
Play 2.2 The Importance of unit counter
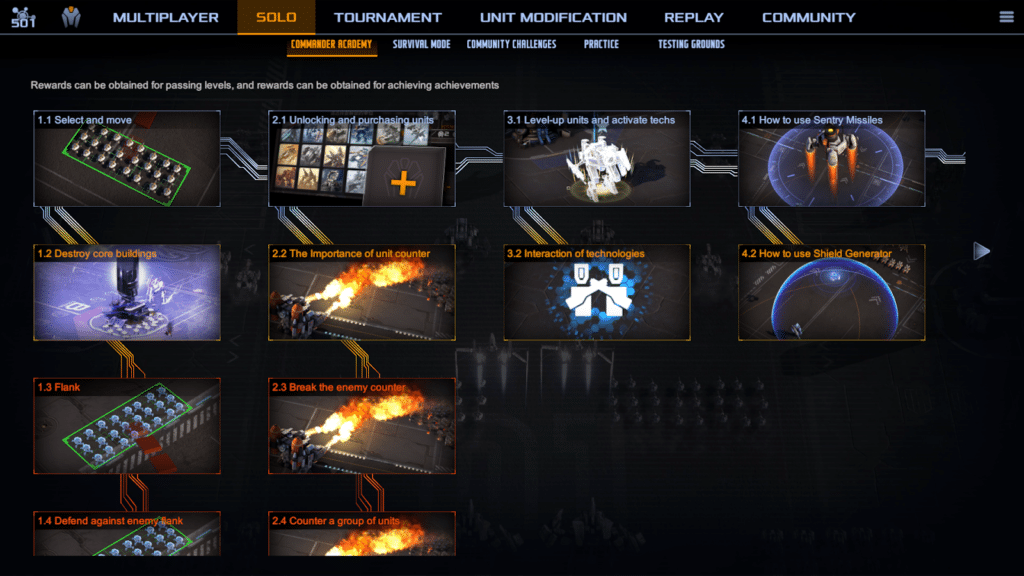362,293
